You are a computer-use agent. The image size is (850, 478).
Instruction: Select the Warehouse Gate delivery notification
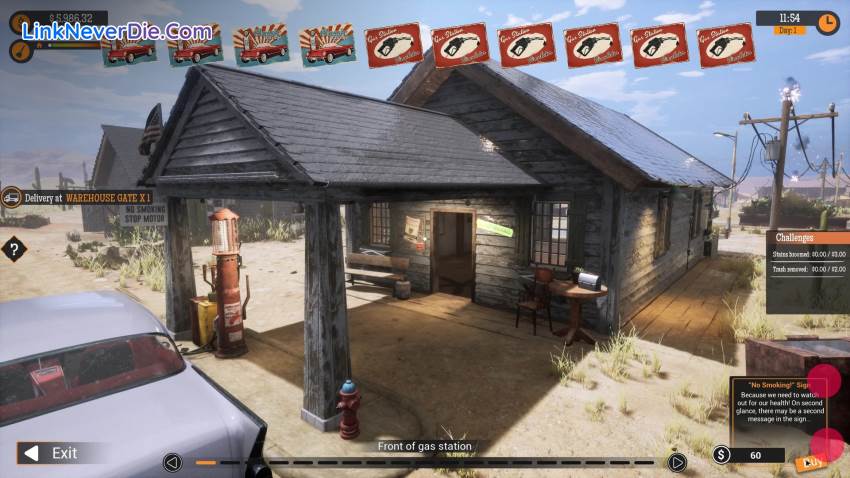[85, 198]
